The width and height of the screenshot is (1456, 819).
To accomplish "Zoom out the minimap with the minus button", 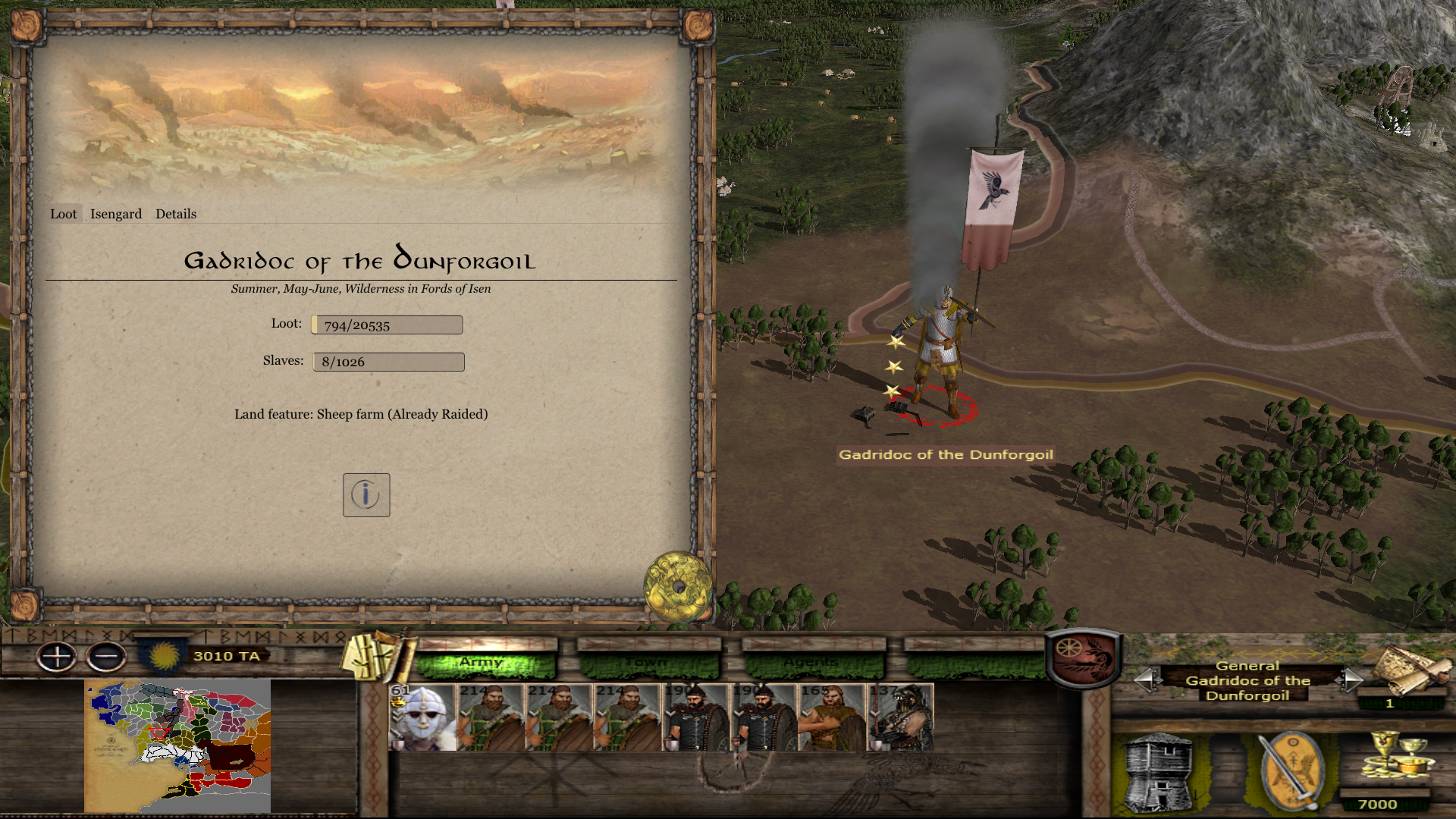I will (106, 657).
